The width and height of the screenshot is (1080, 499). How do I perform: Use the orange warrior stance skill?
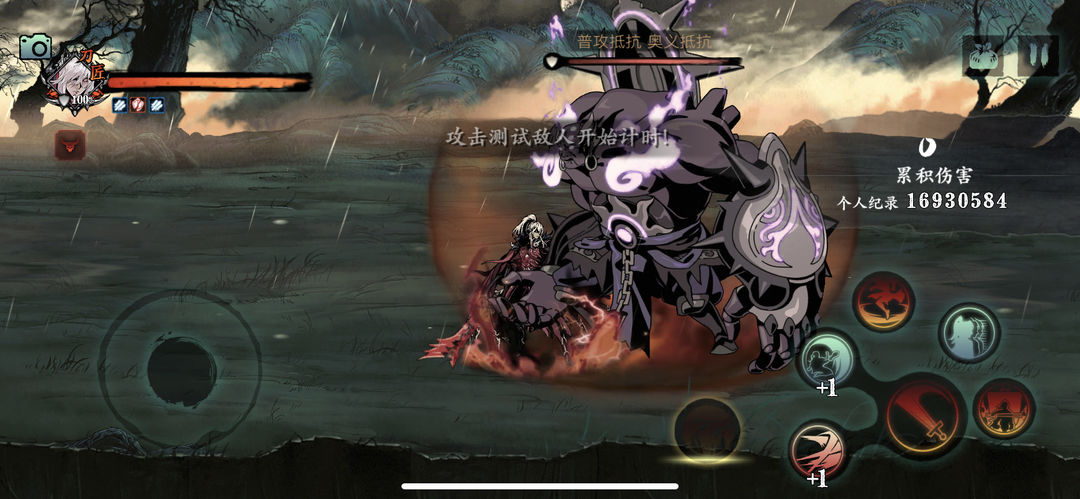point(1003,408)
